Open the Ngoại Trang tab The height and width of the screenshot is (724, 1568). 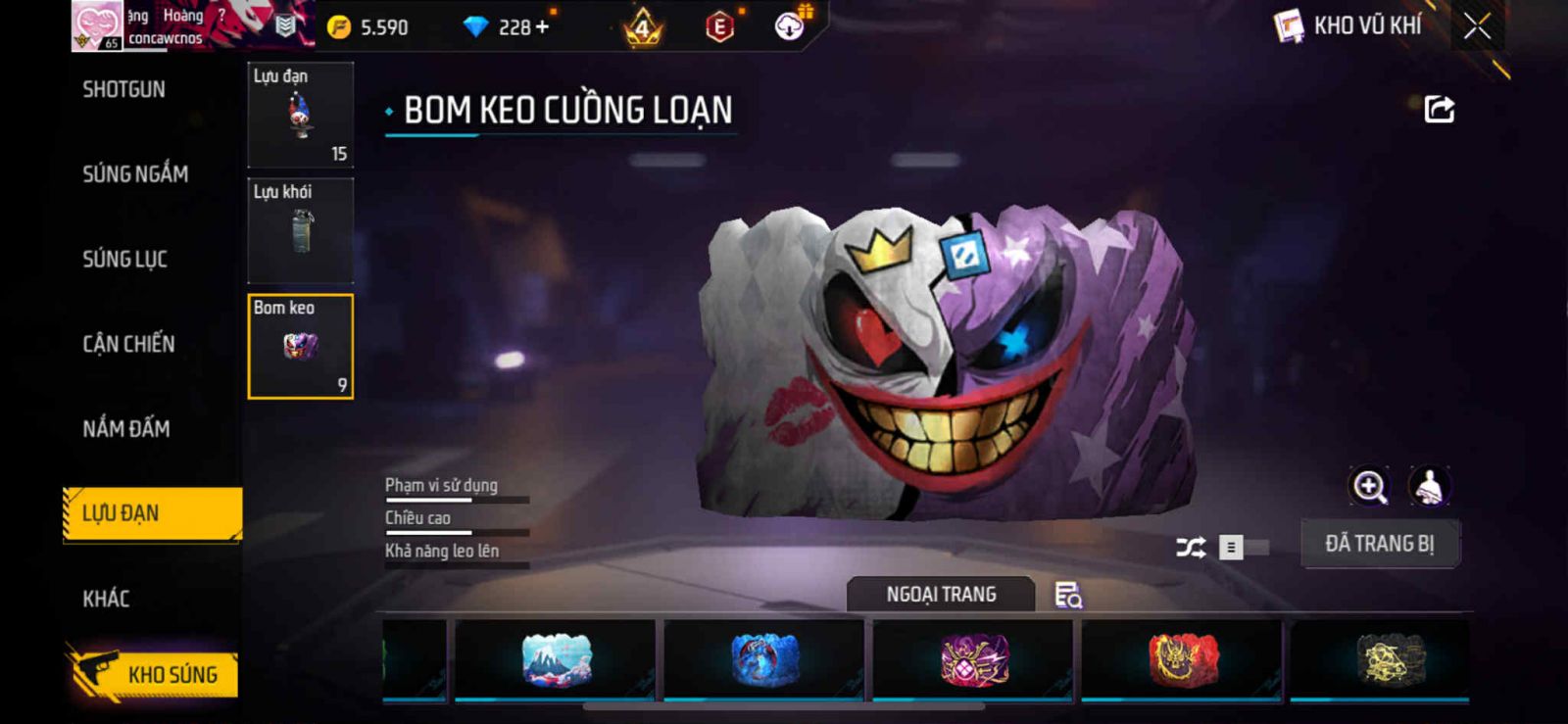pyautogui.click(x=941, y=595)
